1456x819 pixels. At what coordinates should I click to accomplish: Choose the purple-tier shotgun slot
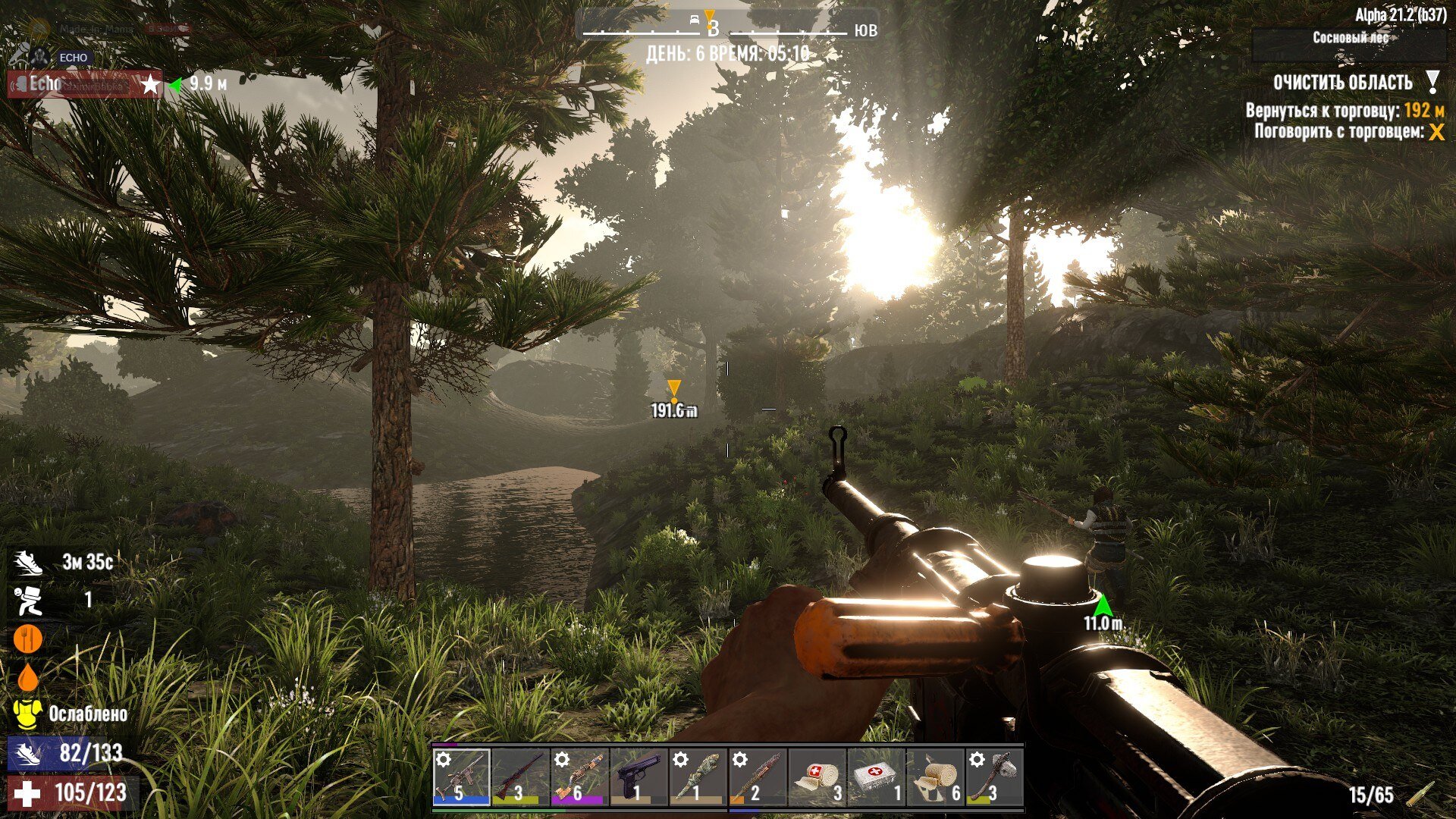click(579, 777)
